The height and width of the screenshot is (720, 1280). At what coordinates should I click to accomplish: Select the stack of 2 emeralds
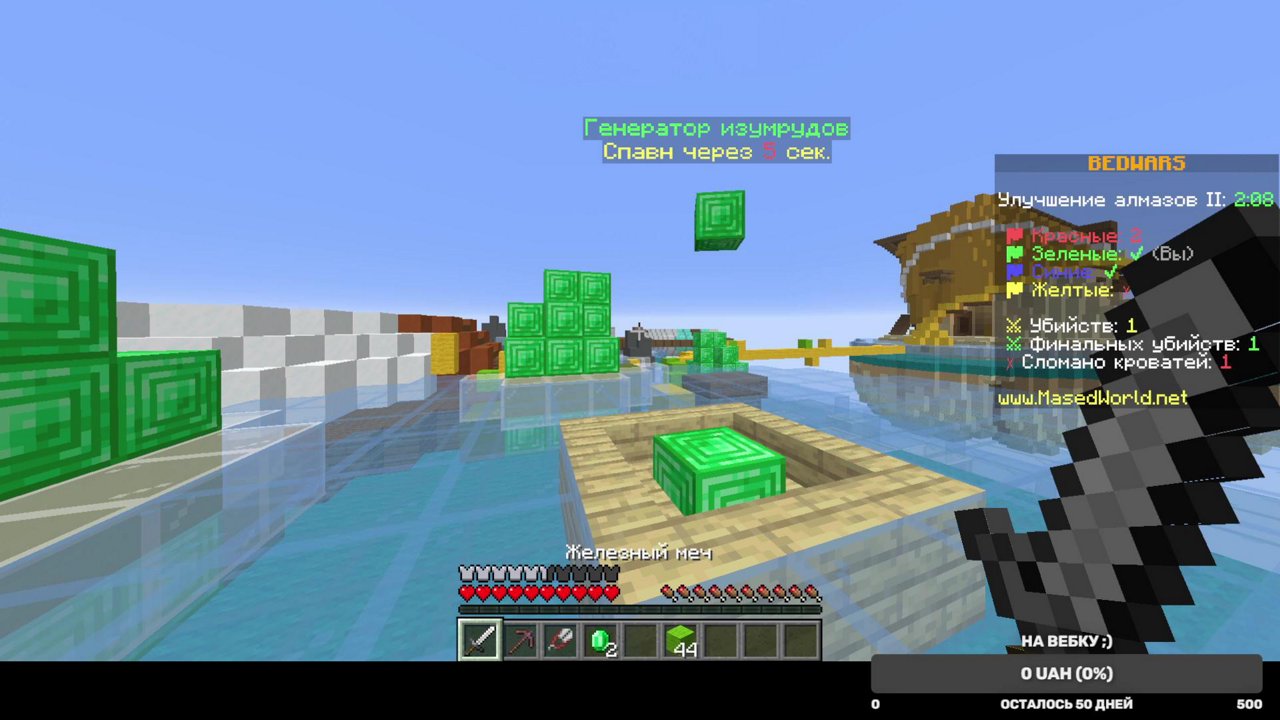pyautogui.click(x=600, y=640)
